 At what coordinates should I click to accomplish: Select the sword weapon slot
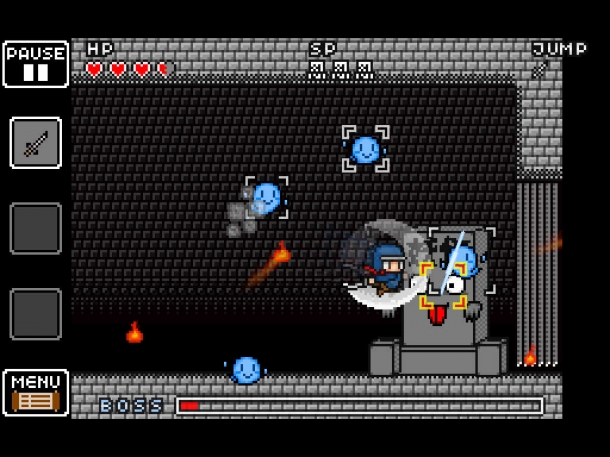(36, 143)
